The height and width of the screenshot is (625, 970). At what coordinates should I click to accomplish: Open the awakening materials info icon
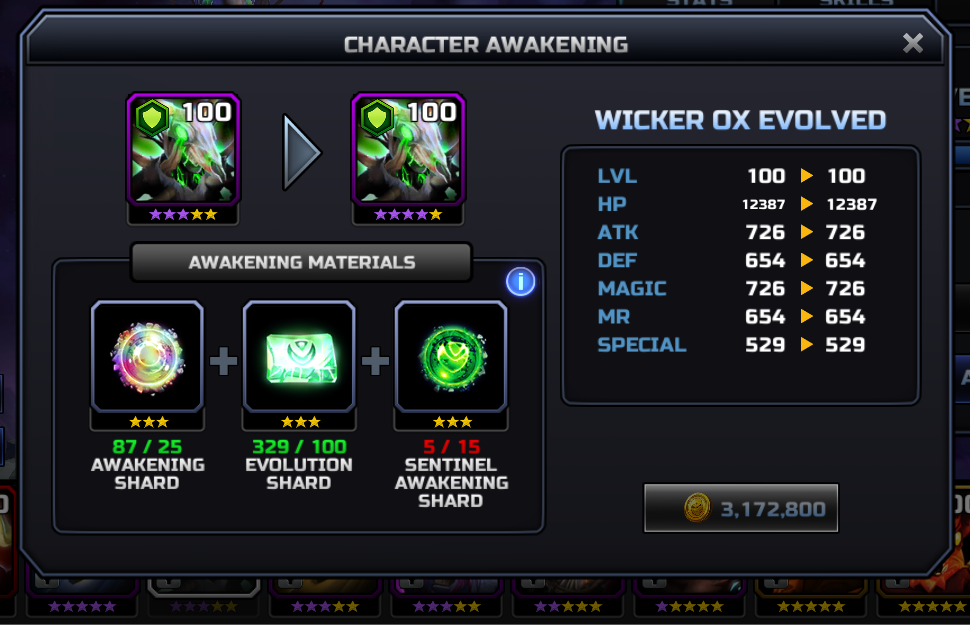click(x=520, y=282)
